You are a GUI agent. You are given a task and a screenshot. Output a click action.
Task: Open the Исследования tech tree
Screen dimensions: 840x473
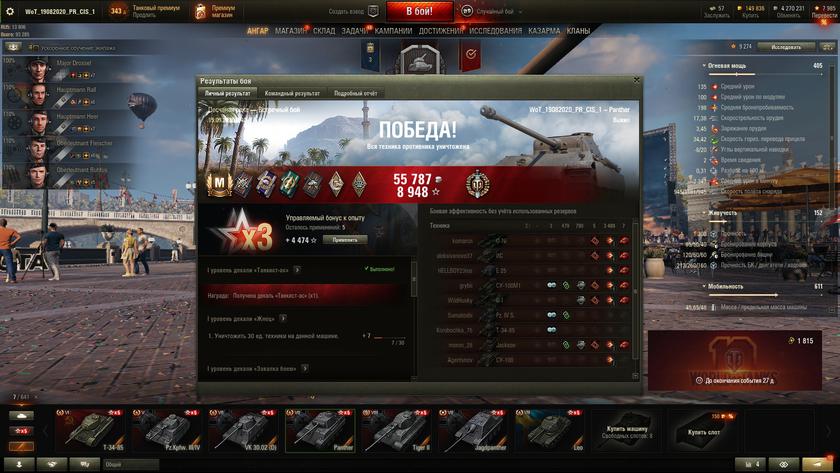(496, 31)
